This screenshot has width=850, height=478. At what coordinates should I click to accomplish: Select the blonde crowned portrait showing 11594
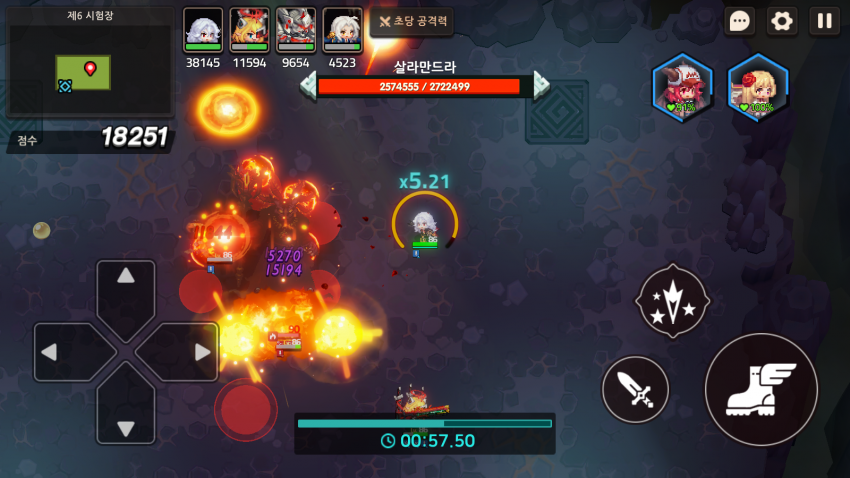(249, 29)
